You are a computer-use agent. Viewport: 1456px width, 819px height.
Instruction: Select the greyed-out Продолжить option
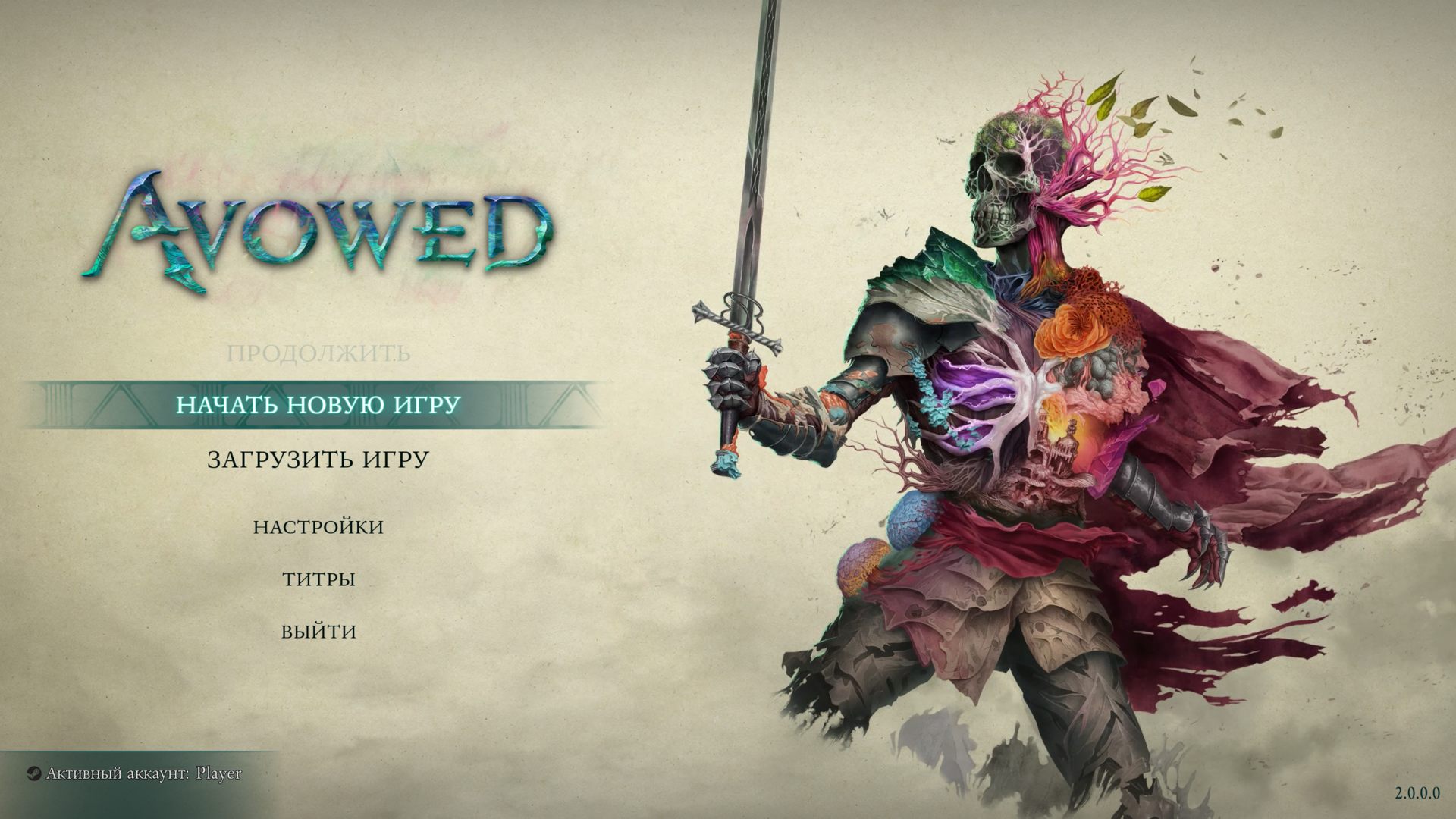click(x=318, y=353)
